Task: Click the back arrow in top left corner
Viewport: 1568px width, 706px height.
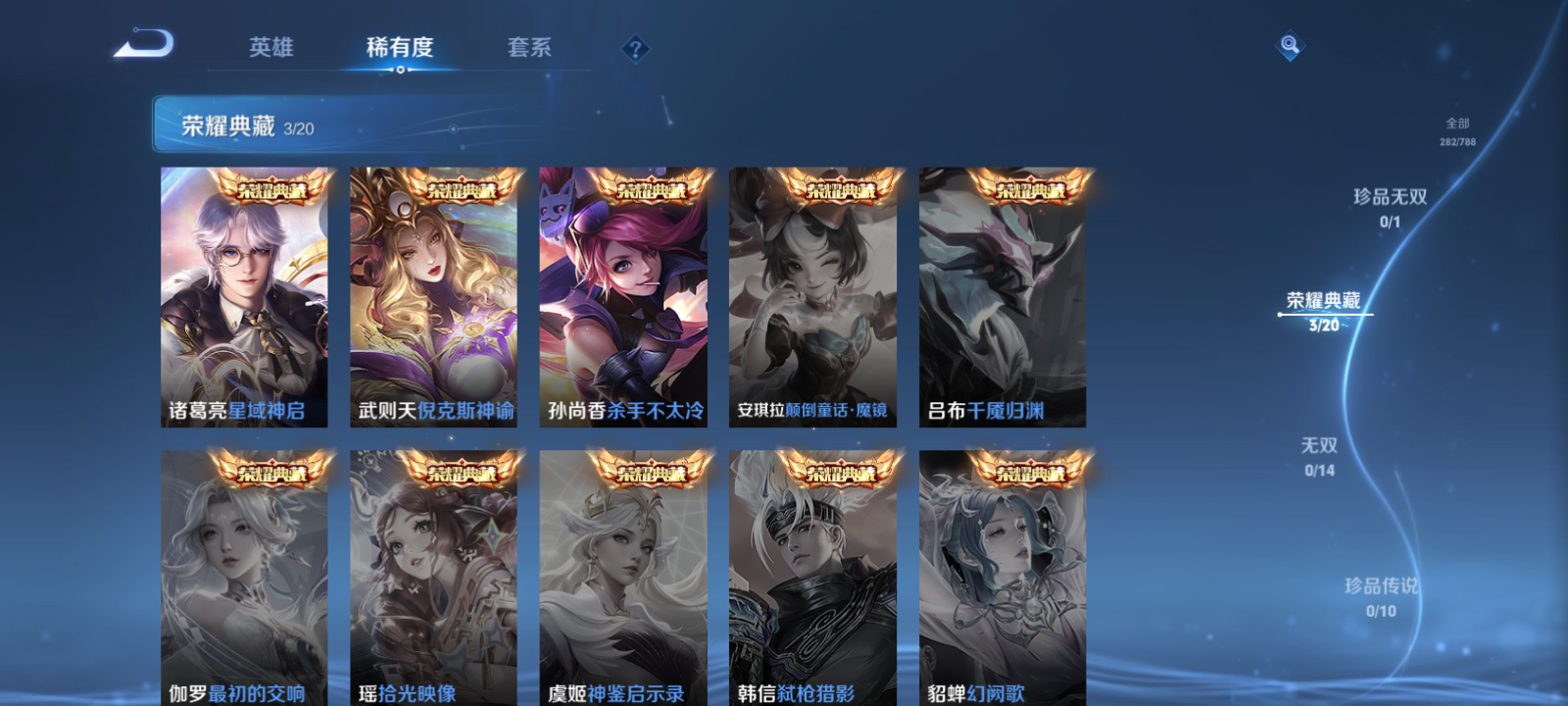Action: pyautogui.click(x=143, y=43)
